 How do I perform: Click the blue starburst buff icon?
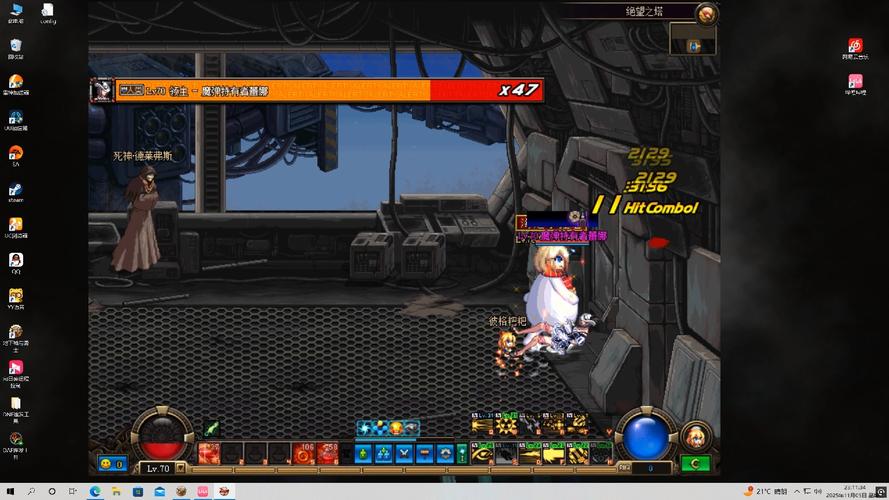click(365, 428)
